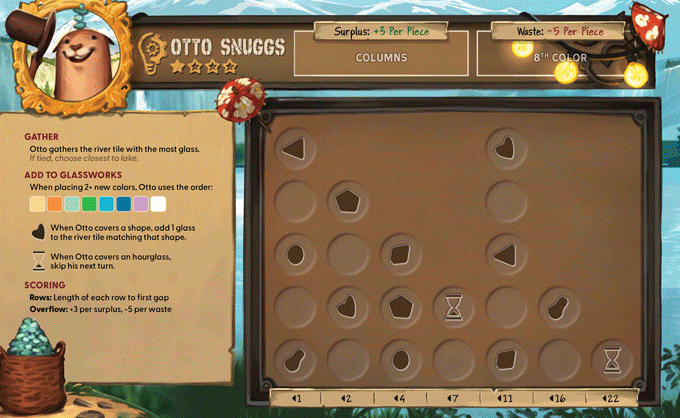Select the cream color swatch
Image resolution: width=680 pixels, height=418 pixels.
pos(37,204)
